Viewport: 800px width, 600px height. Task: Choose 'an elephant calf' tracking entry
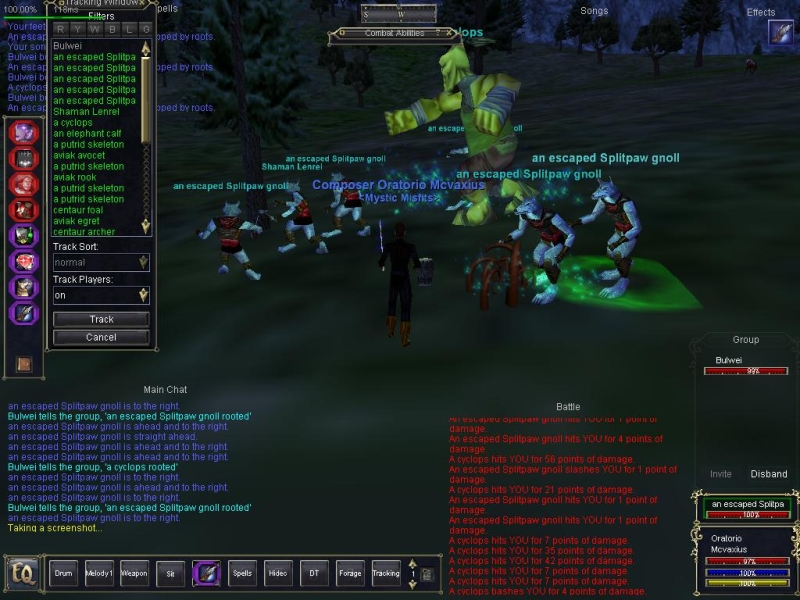tap(87, 134)
